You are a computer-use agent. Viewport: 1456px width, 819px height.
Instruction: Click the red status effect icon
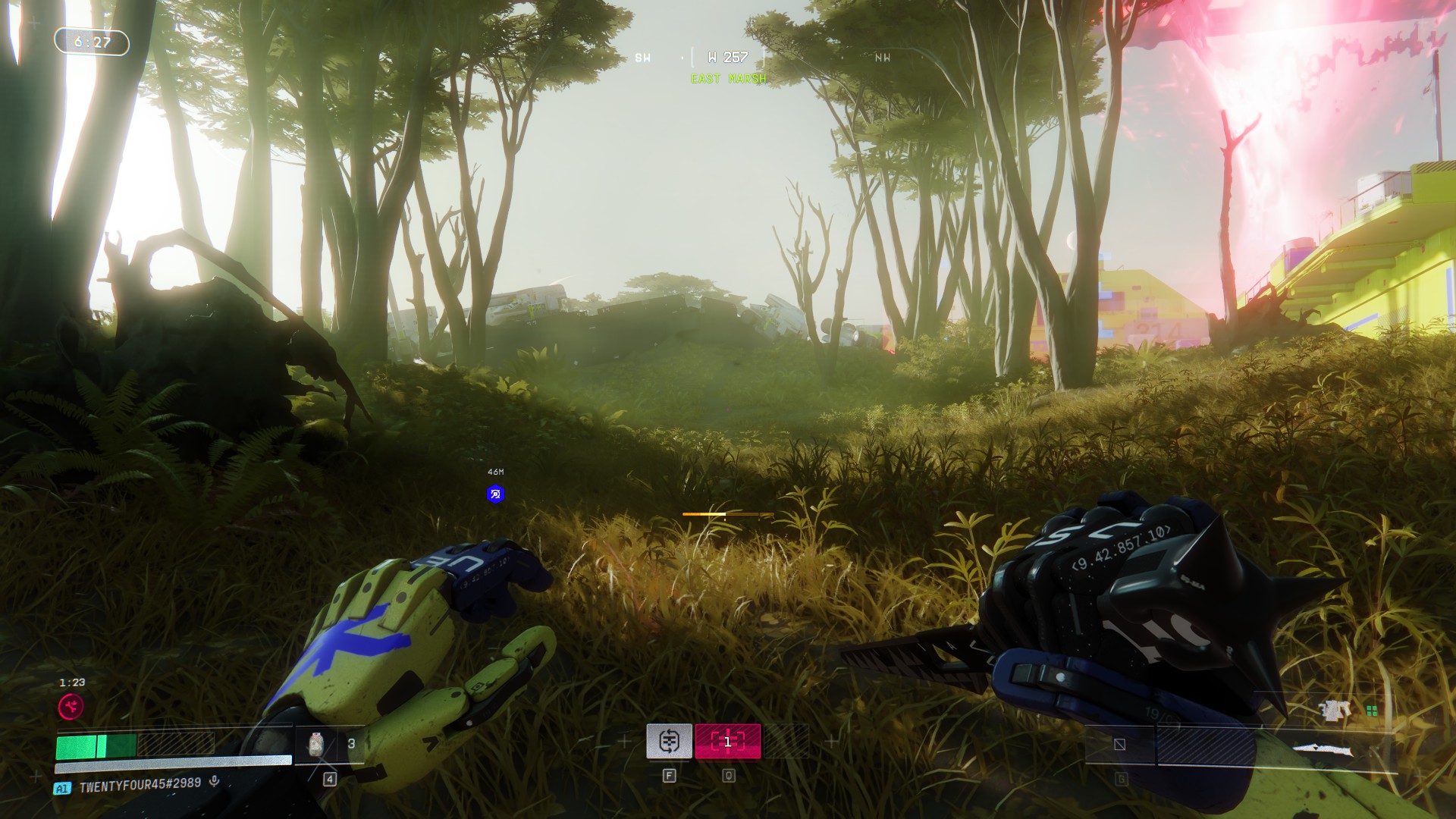(71, 707)
